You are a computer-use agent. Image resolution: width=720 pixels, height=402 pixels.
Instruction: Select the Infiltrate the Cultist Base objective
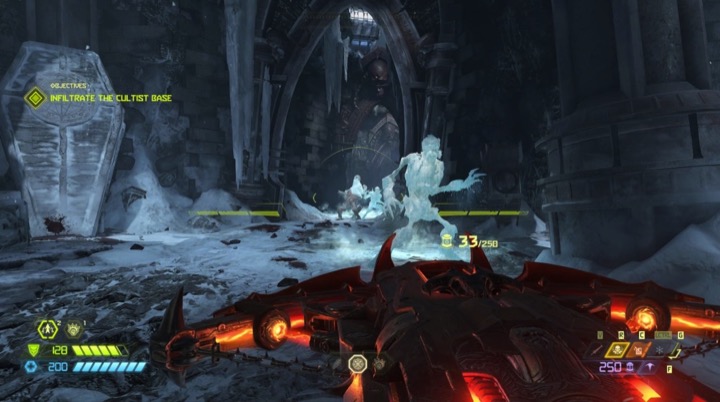click(x=98, y=97)
